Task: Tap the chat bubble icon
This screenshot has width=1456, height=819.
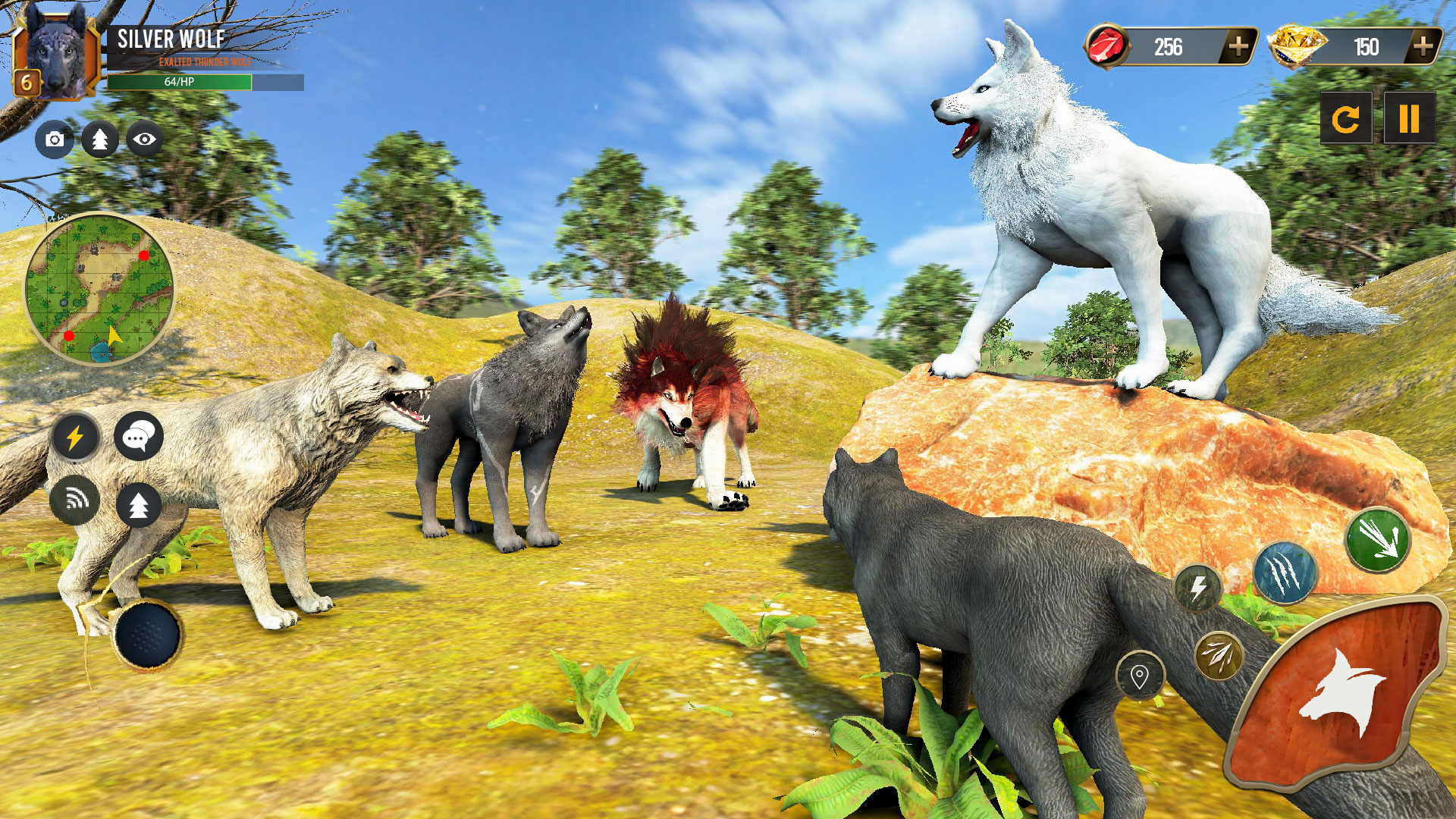Action: click(138, 436)
